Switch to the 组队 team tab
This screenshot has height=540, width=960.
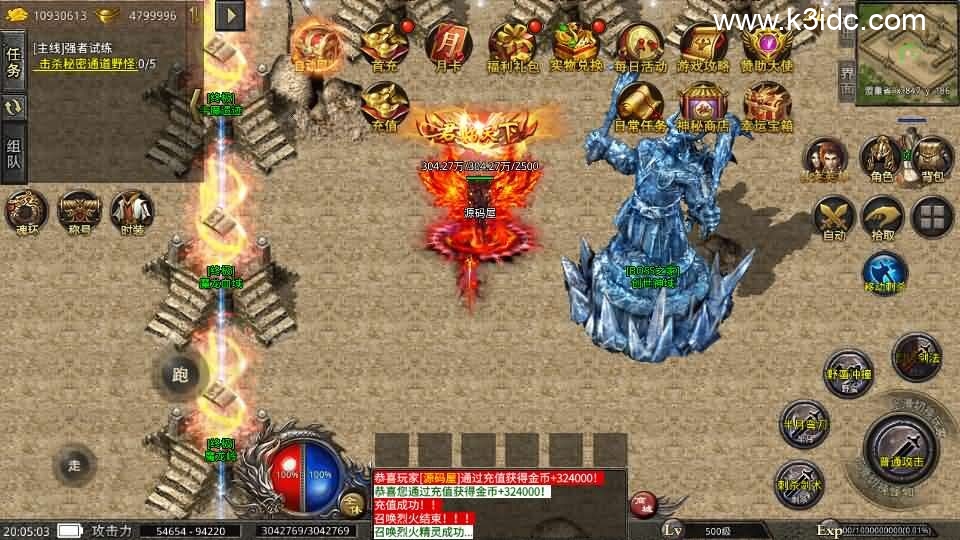14,153
